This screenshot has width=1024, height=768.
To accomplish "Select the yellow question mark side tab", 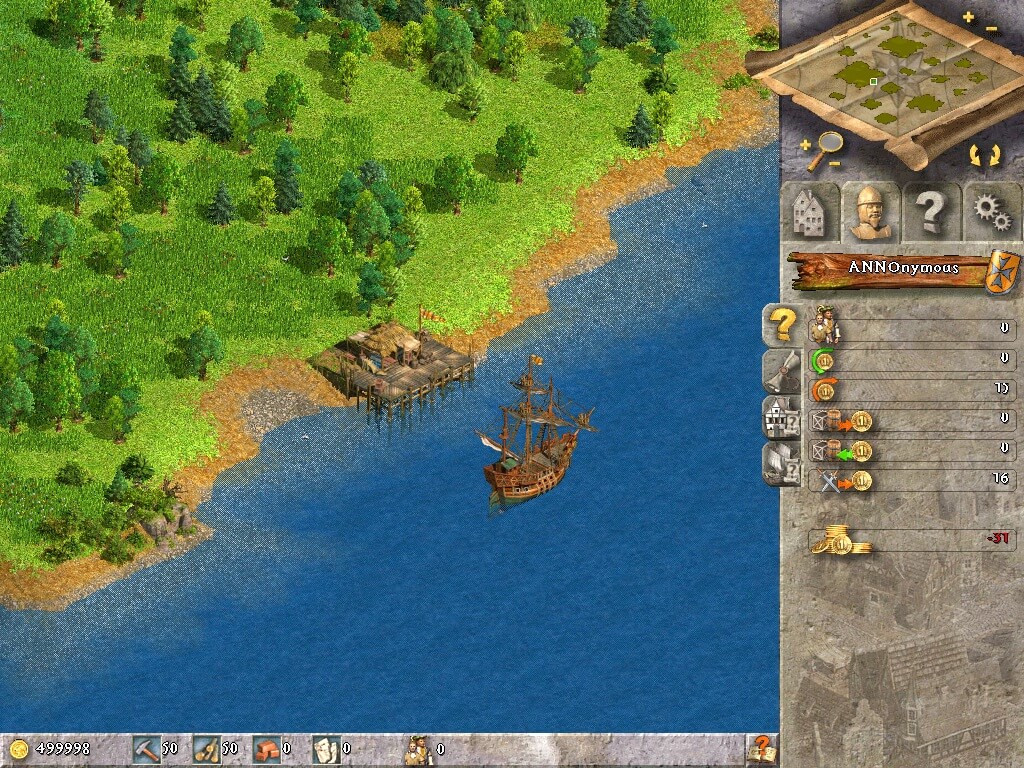I will 781,325.
